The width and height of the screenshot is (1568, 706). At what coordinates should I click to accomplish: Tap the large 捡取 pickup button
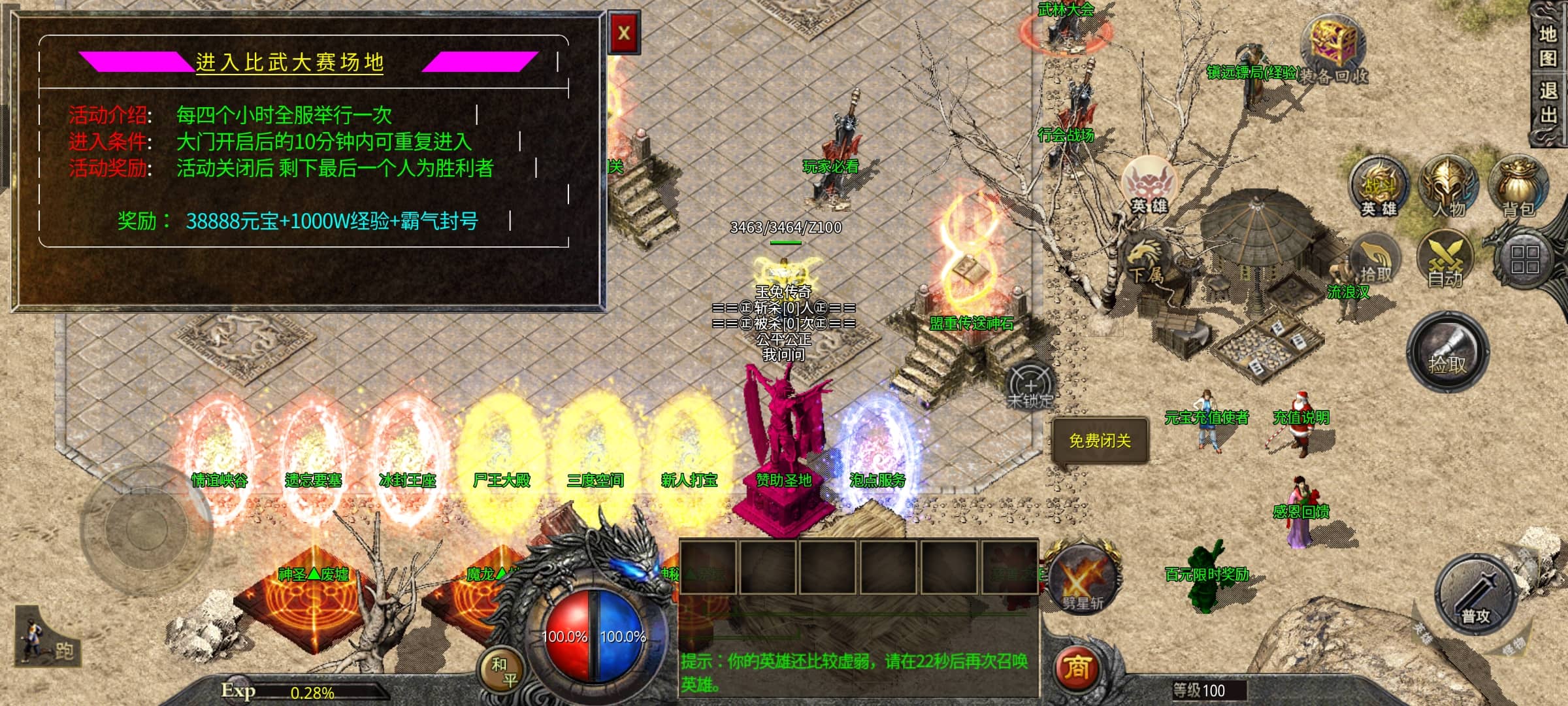(1448, 353)
